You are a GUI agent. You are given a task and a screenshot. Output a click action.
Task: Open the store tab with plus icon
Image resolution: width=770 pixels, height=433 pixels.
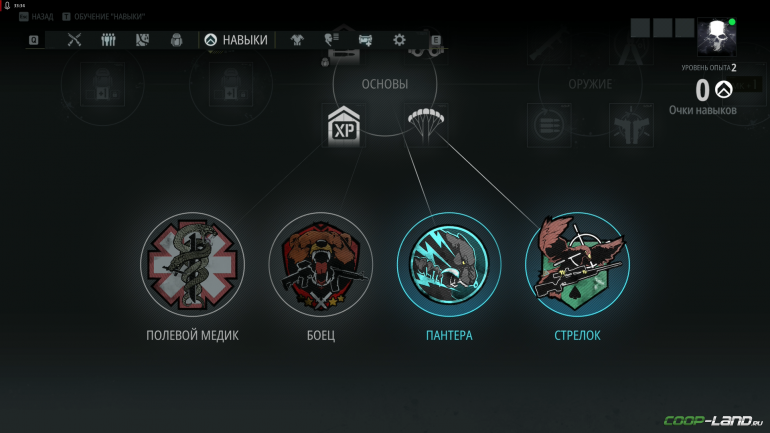pyautogui.click(x=365, y=40)
